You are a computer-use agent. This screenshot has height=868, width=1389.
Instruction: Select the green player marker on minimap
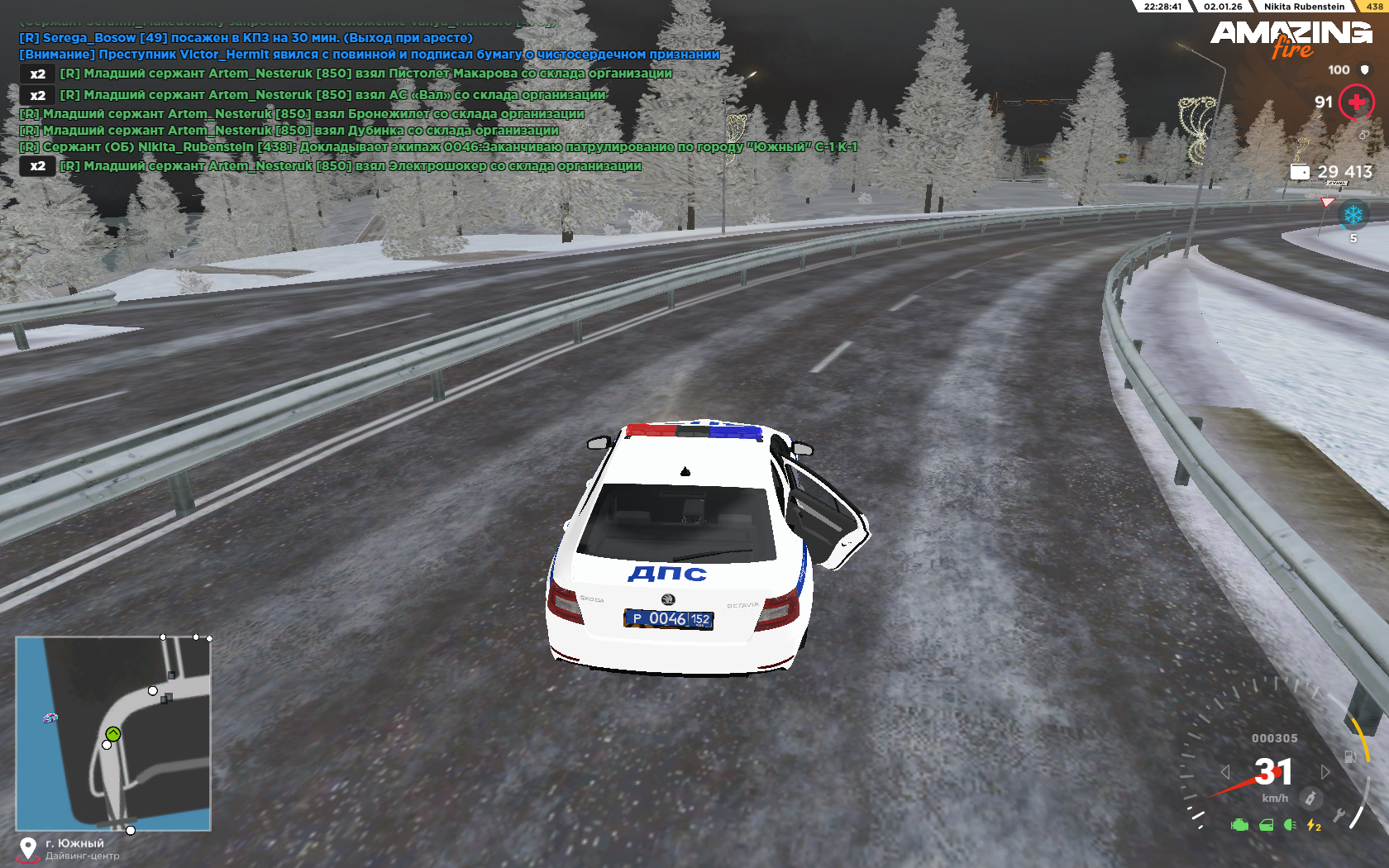click(113, 733)
